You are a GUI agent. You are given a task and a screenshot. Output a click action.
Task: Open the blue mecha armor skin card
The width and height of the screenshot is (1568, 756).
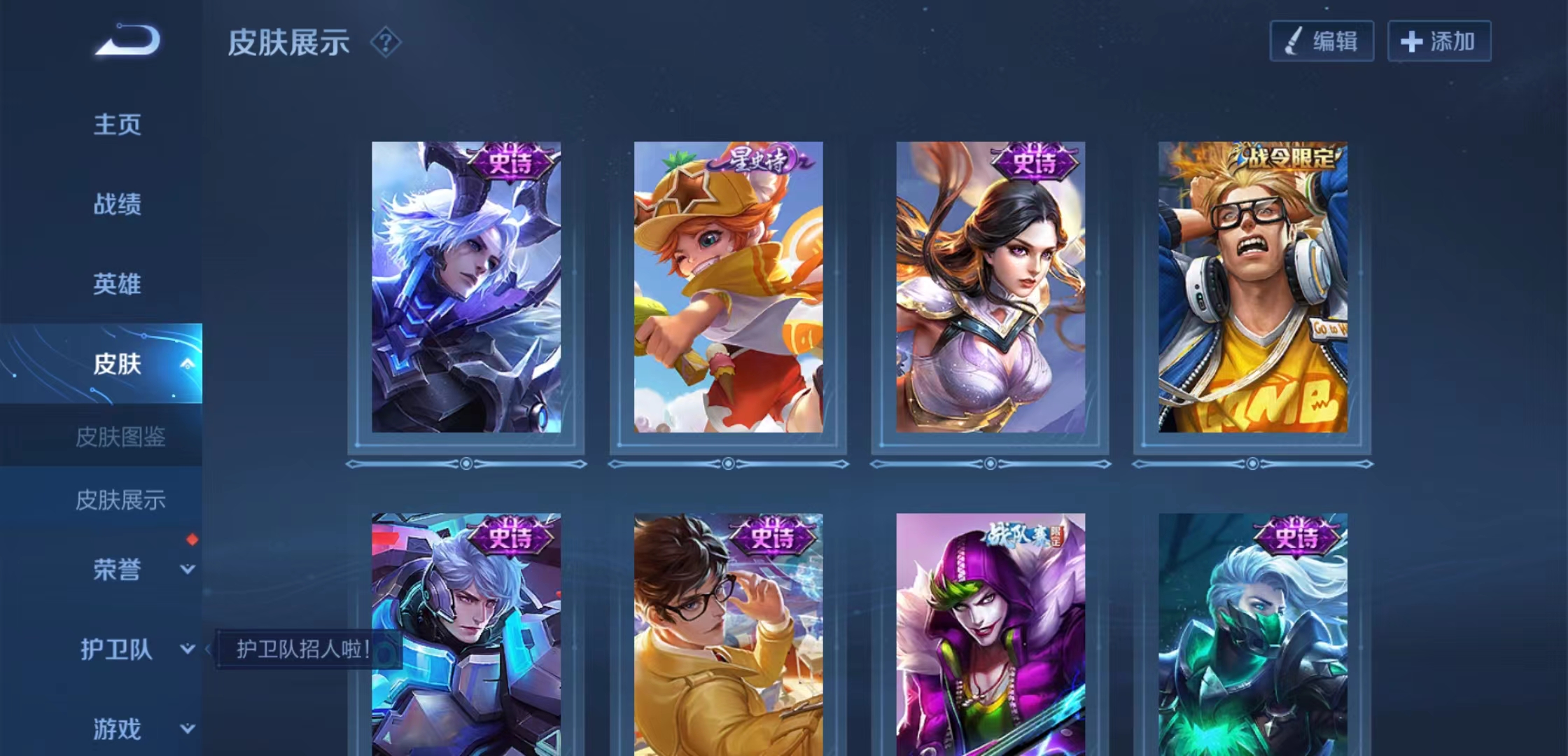tap(466, 634)
